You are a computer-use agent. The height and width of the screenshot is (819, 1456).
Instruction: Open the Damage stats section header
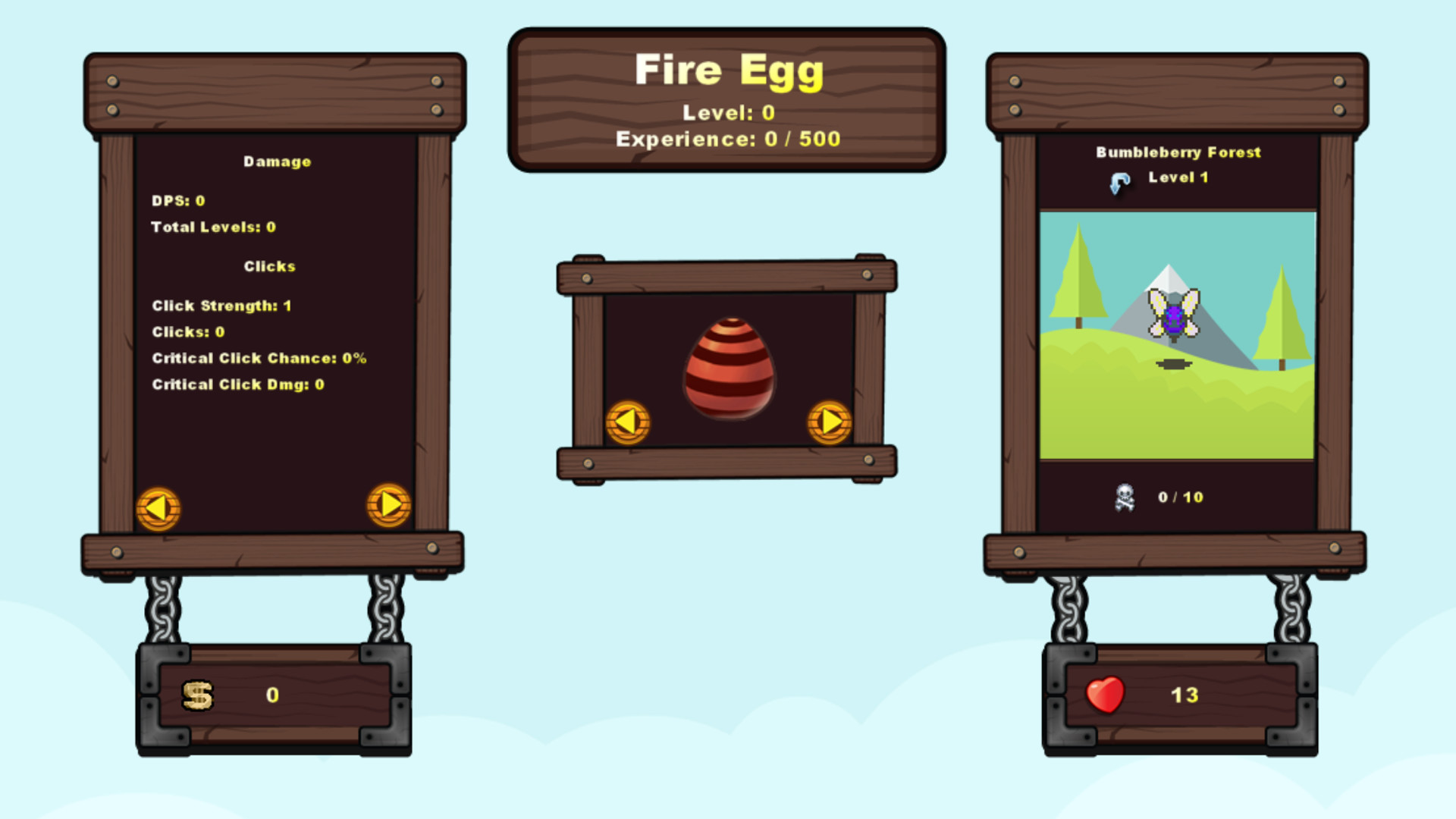[277, 161]
